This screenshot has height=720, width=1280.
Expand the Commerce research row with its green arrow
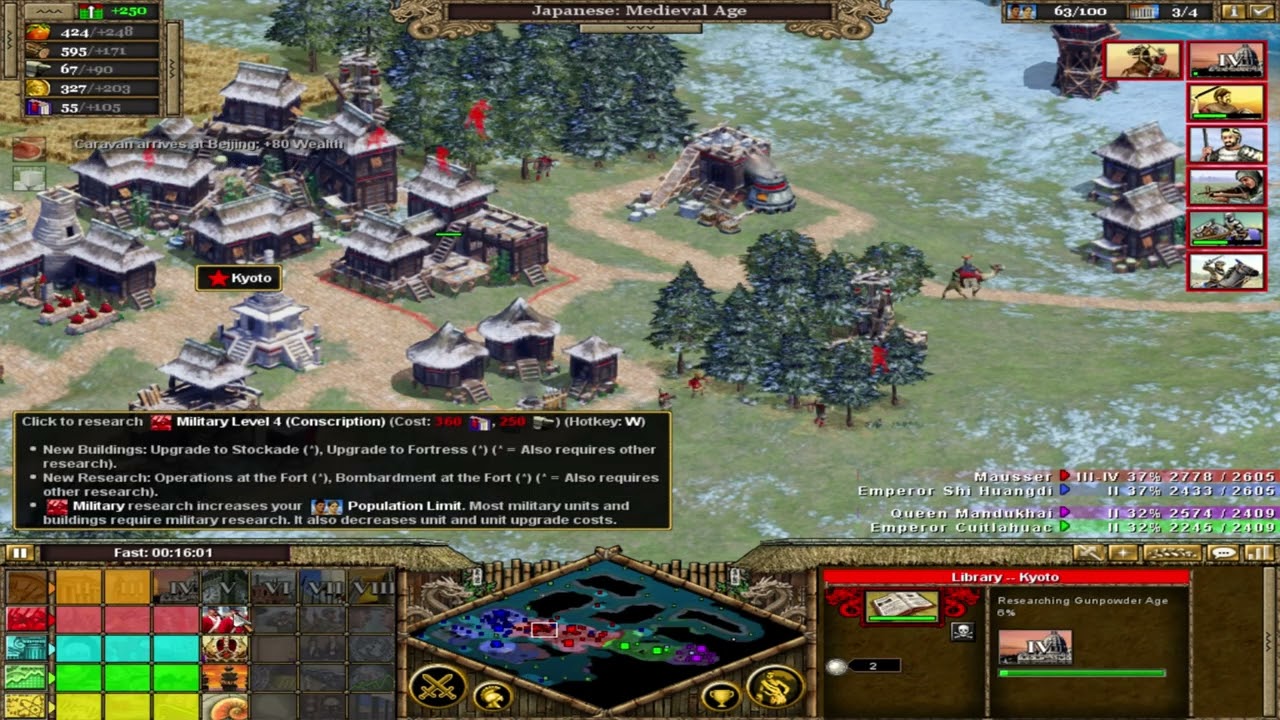[50, 676]
